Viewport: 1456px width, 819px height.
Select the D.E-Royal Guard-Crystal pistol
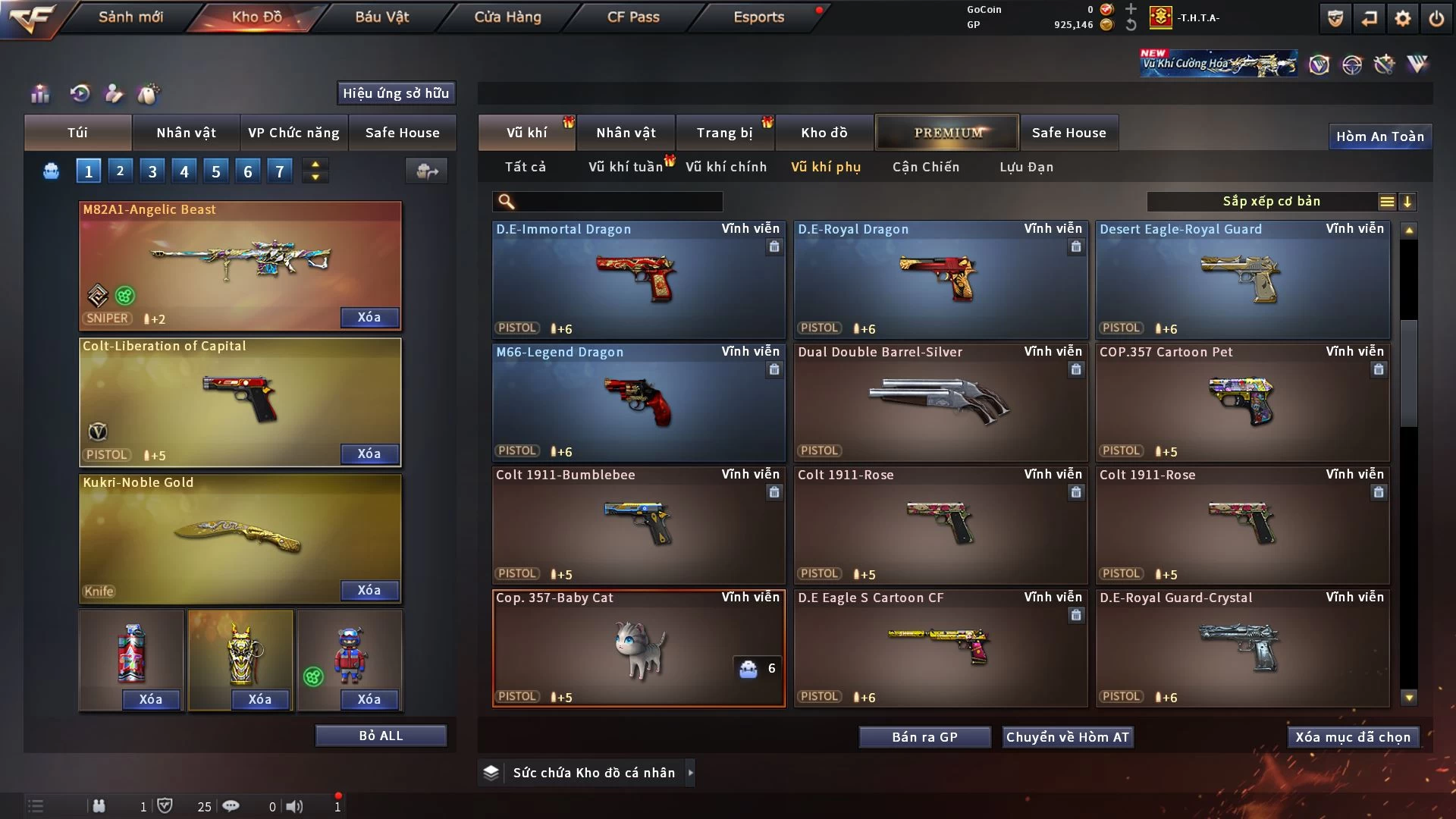click(x=1241, y=648)
